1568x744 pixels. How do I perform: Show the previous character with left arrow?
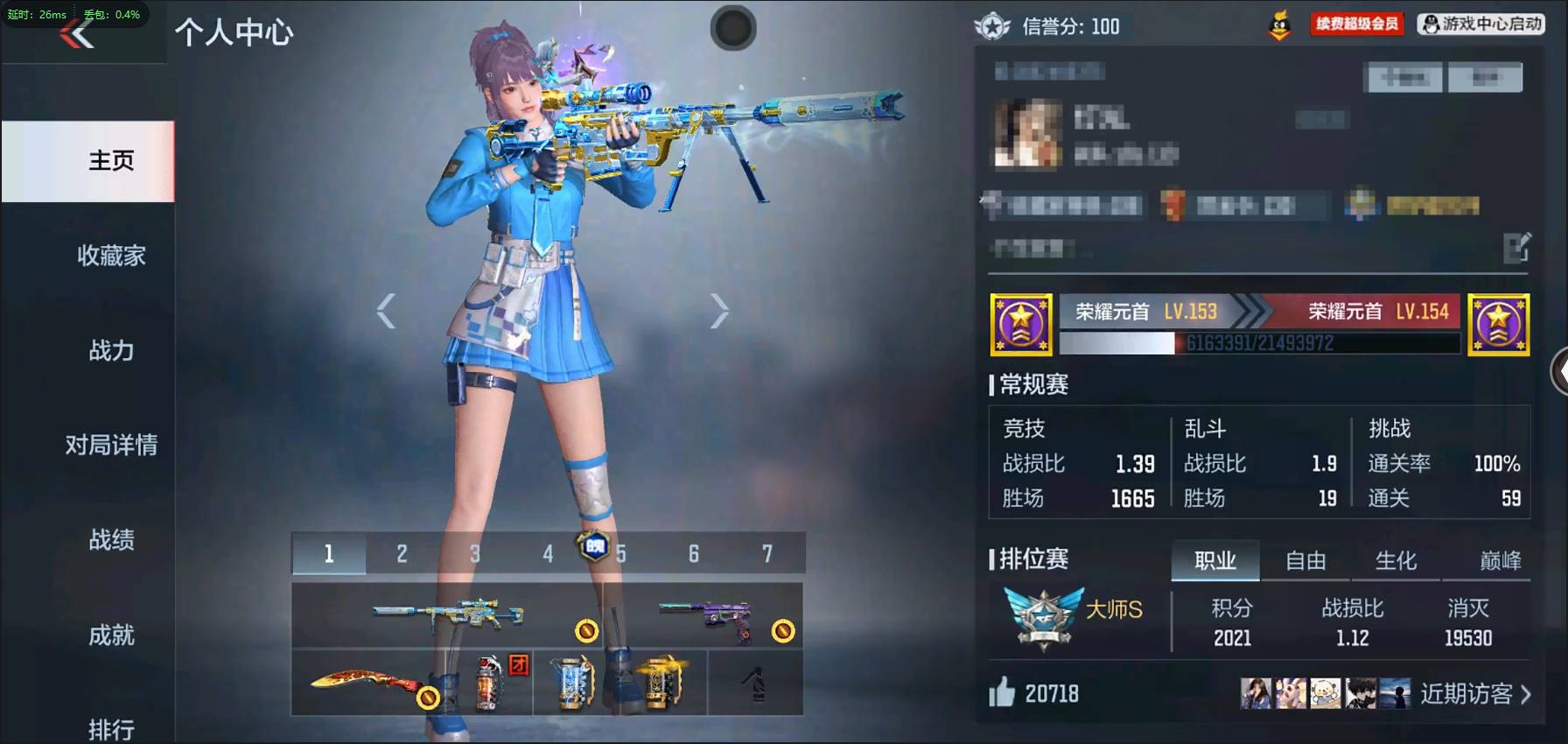pos(386,311)
